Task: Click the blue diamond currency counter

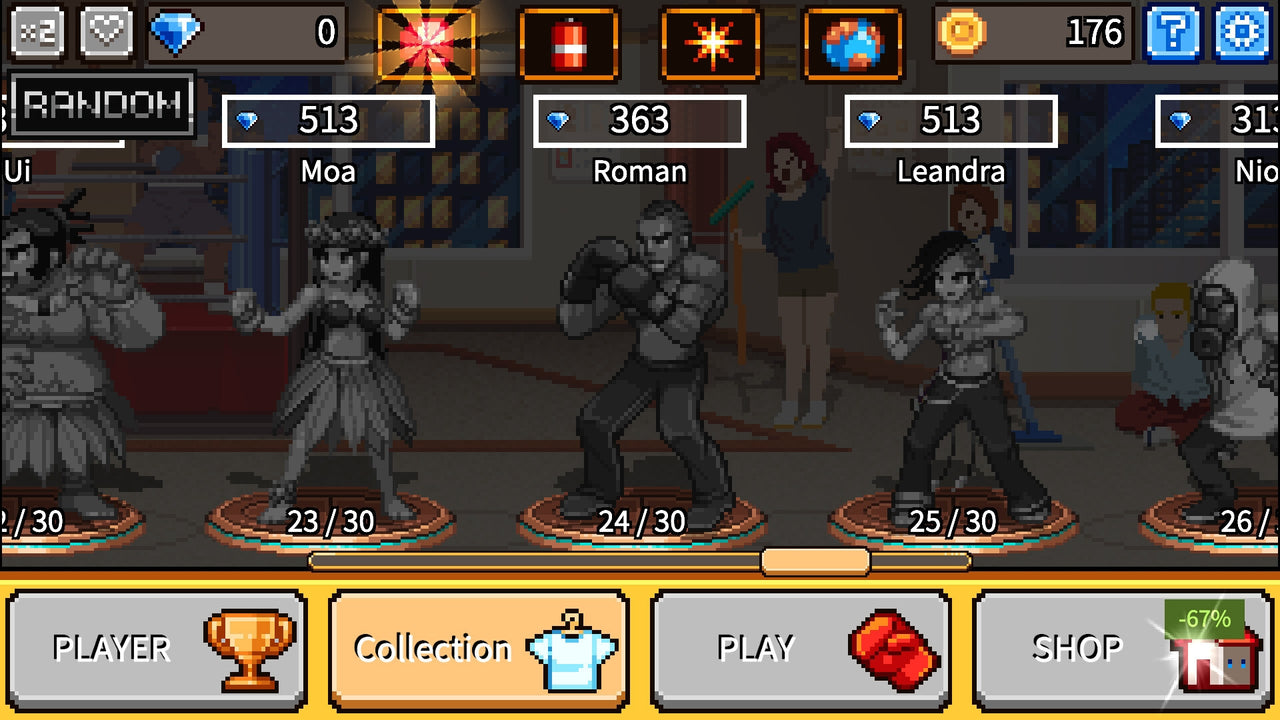Action: (x=245, y=33)
